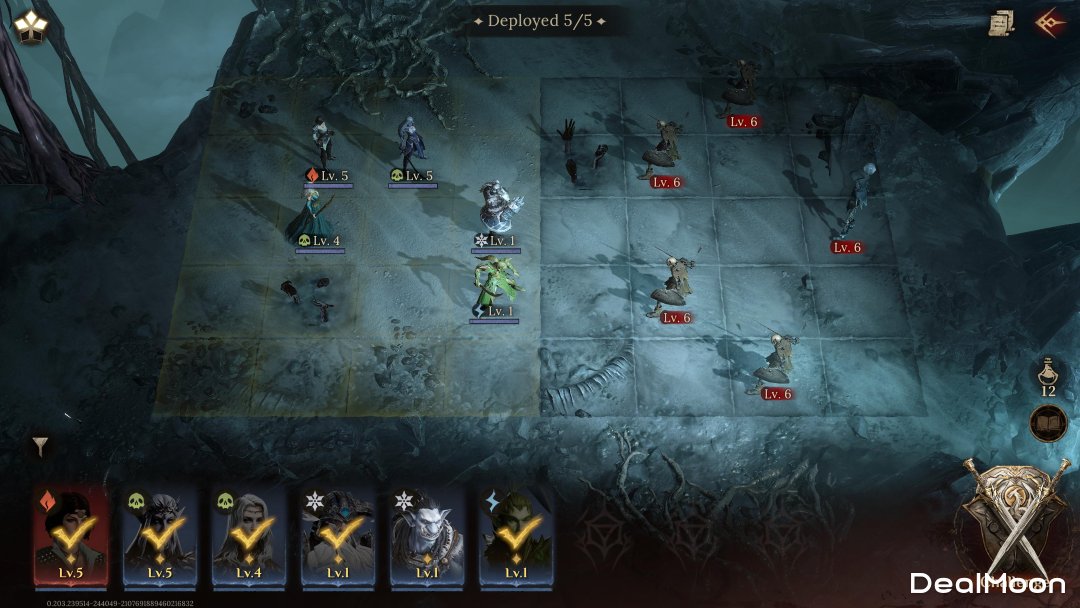Open the spellbook icon
The height and width of the screenshot is (608, 1080).
tap(1048, 423)
